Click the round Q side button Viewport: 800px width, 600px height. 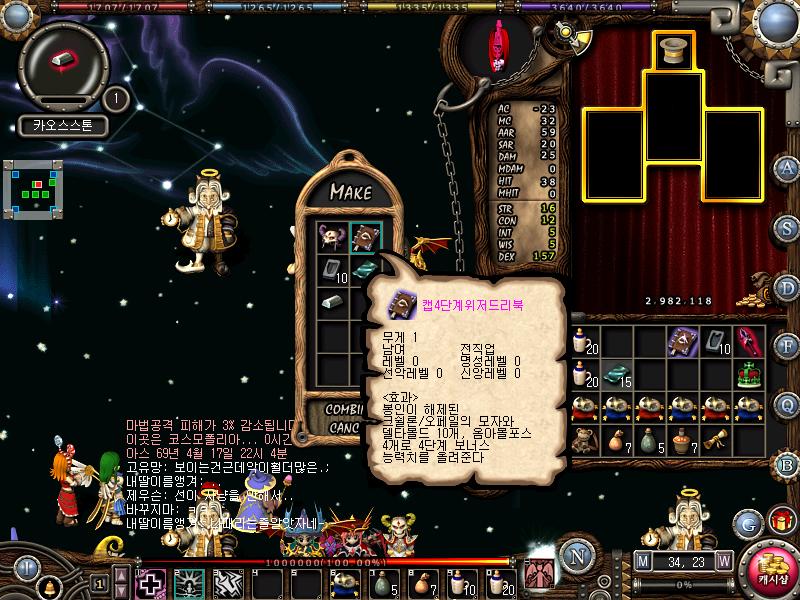click(x=787, y=404)
